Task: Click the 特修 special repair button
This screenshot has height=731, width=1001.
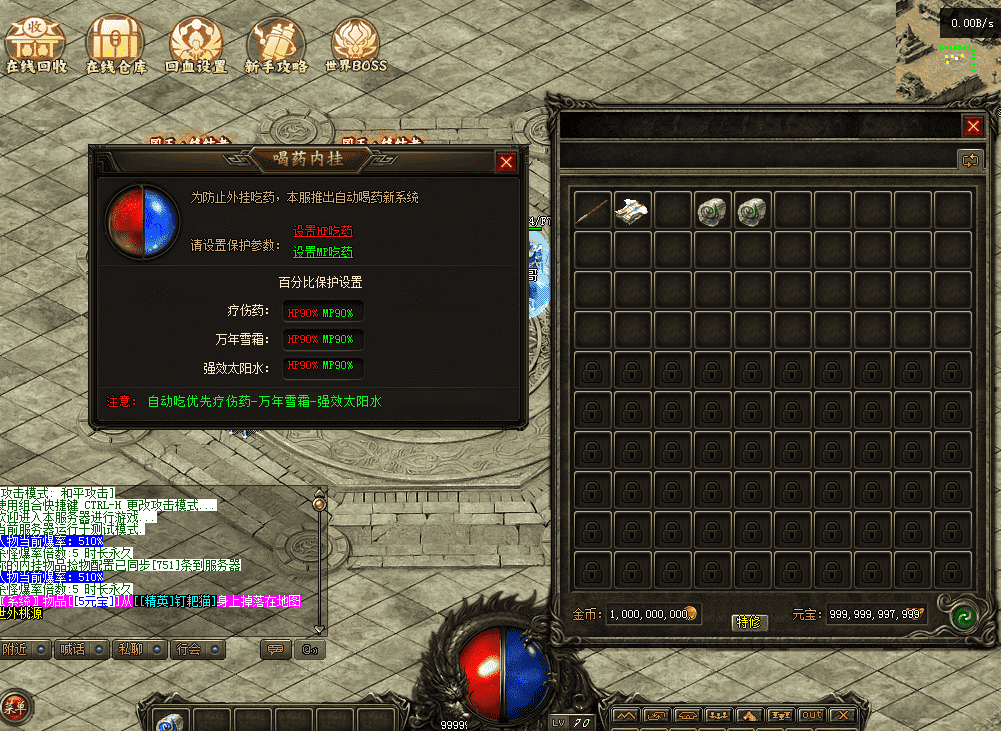Action: pos(749,621)
